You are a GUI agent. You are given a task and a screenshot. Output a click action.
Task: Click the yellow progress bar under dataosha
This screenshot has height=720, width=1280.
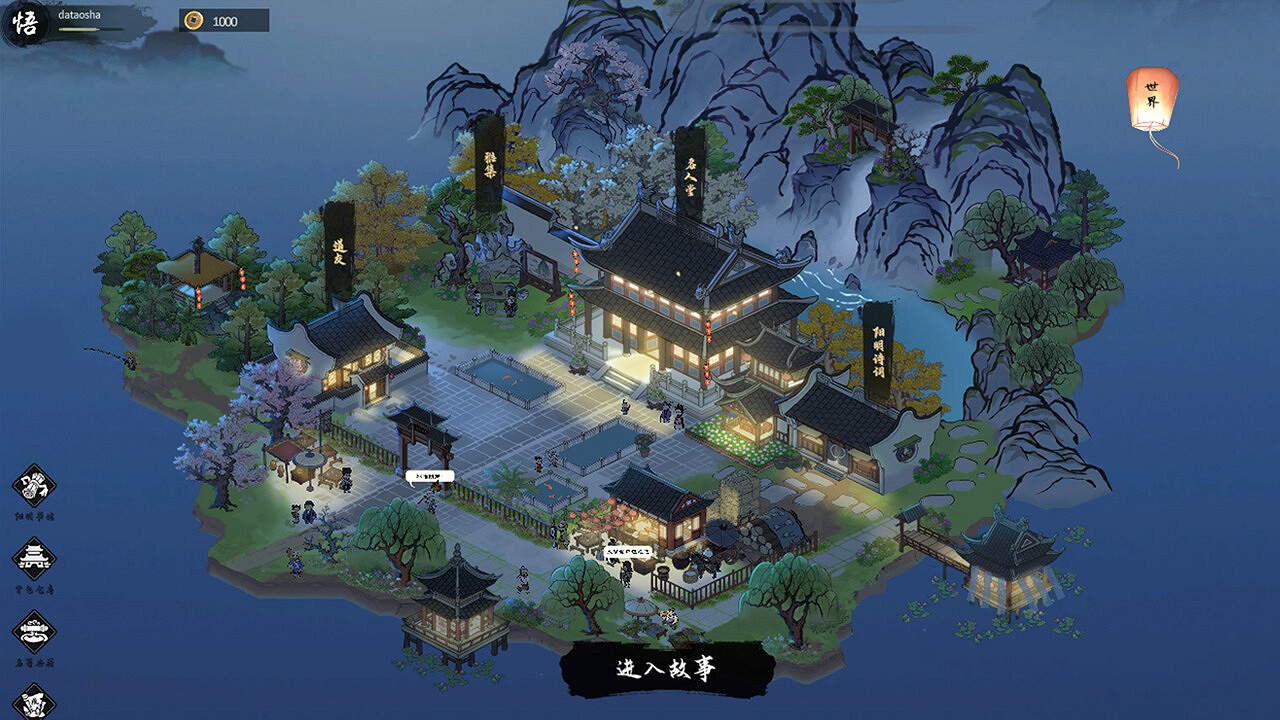coord(80,29)
